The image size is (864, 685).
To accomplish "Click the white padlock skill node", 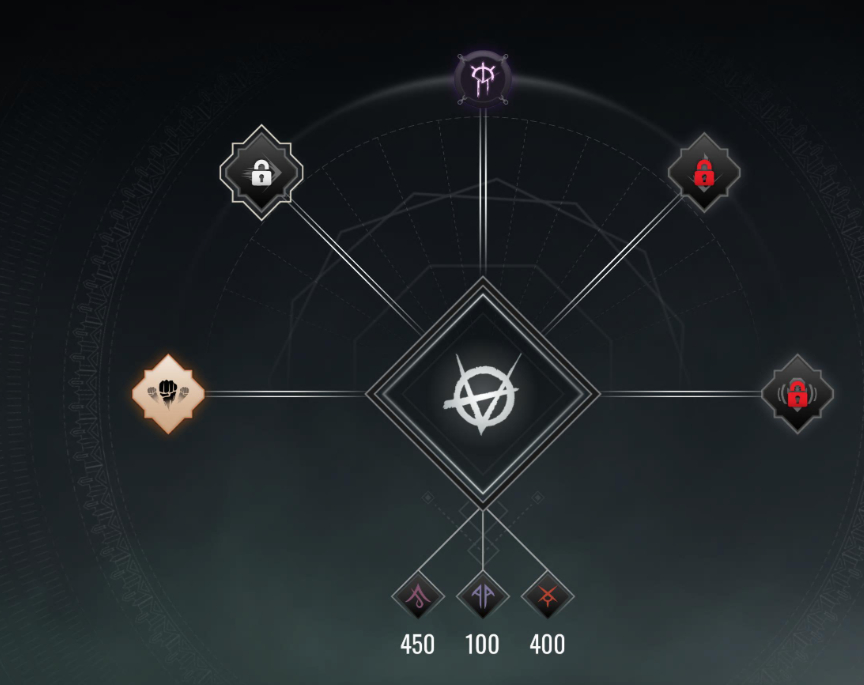I will [x=261, y=173].
